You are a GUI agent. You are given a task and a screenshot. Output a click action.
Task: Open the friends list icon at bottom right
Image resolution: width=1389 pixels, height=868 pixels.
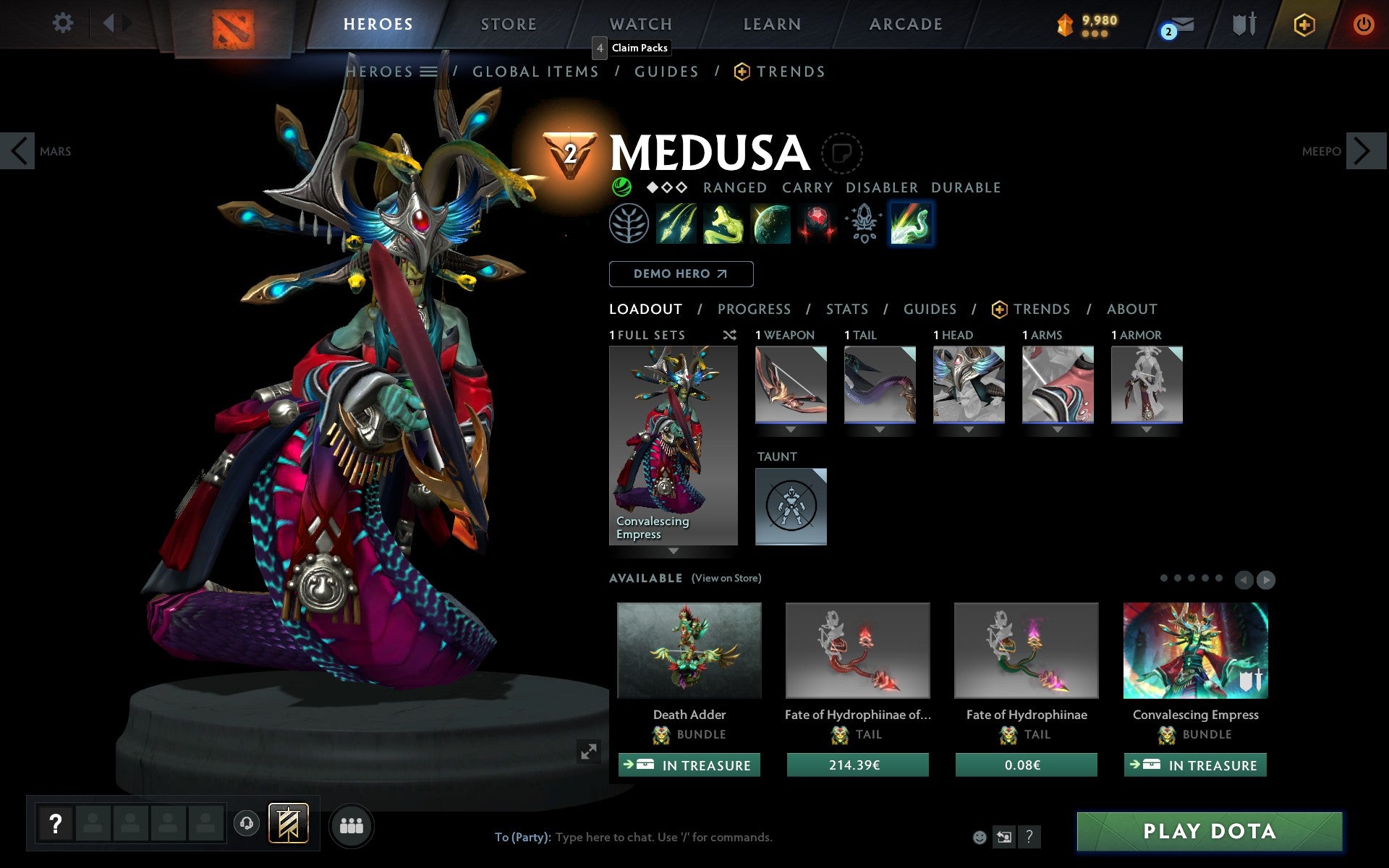tap(352, 824)
